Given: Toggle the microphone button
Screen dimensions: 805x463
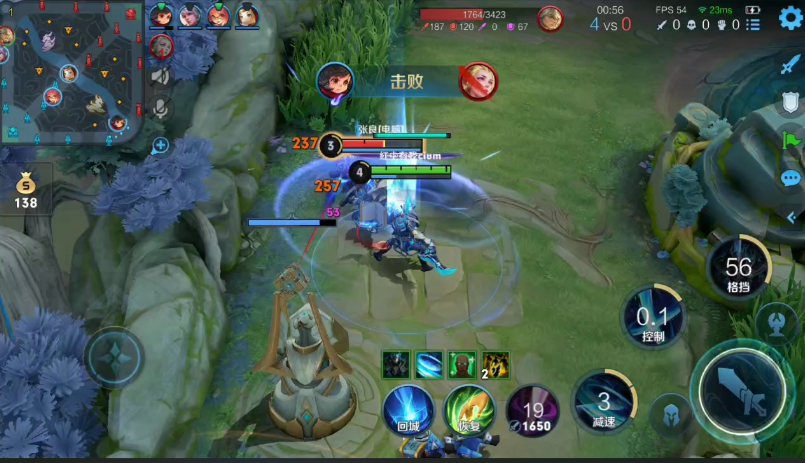Looking at the screenshot, I should pyautogui.click(x=161, y=108).
